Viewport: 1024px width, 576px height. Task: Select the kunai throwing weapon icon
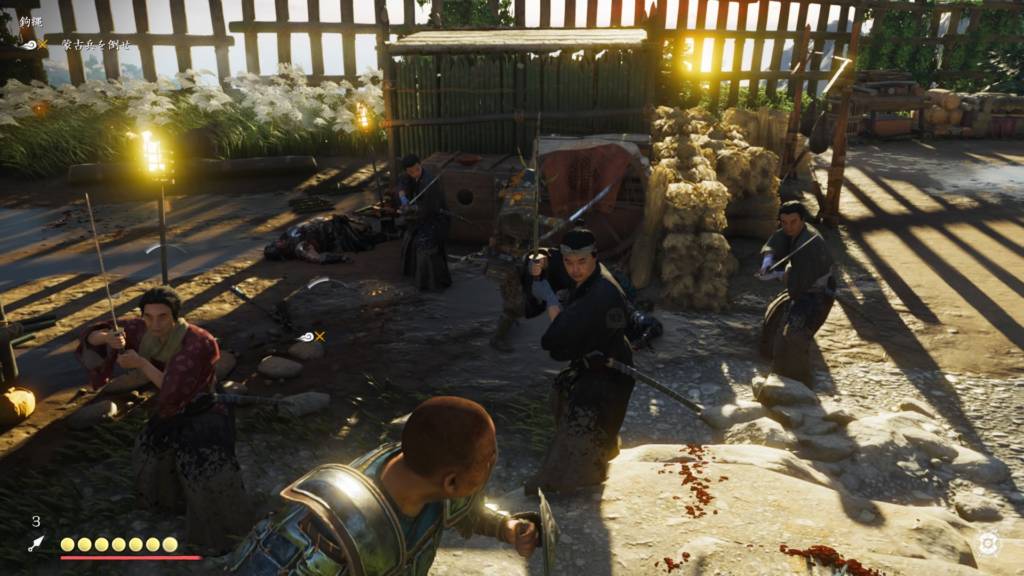(x=36, y=543)
